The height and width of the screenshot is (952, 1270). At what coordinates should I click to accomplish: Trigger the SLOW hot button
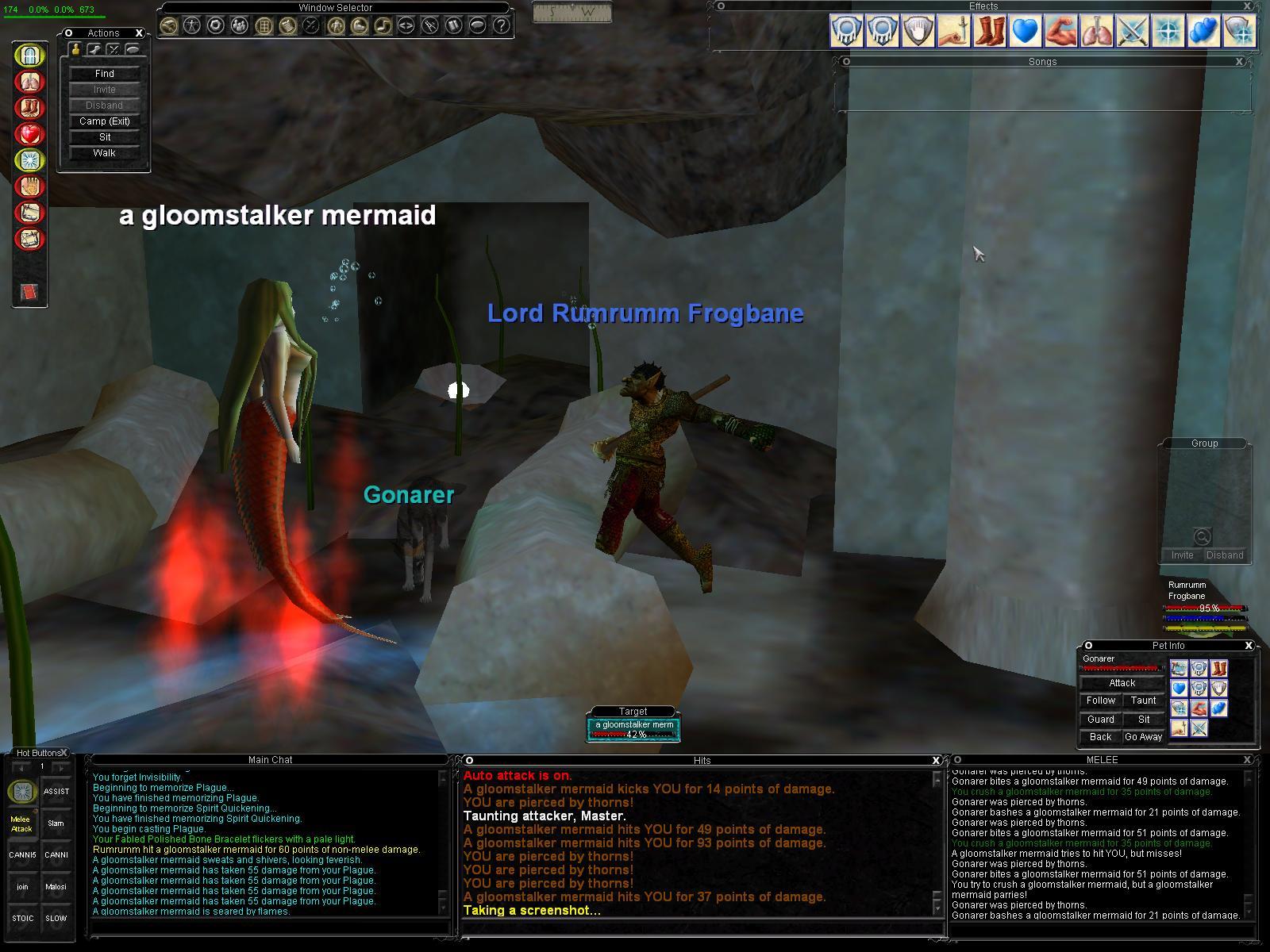click(56, 919)
